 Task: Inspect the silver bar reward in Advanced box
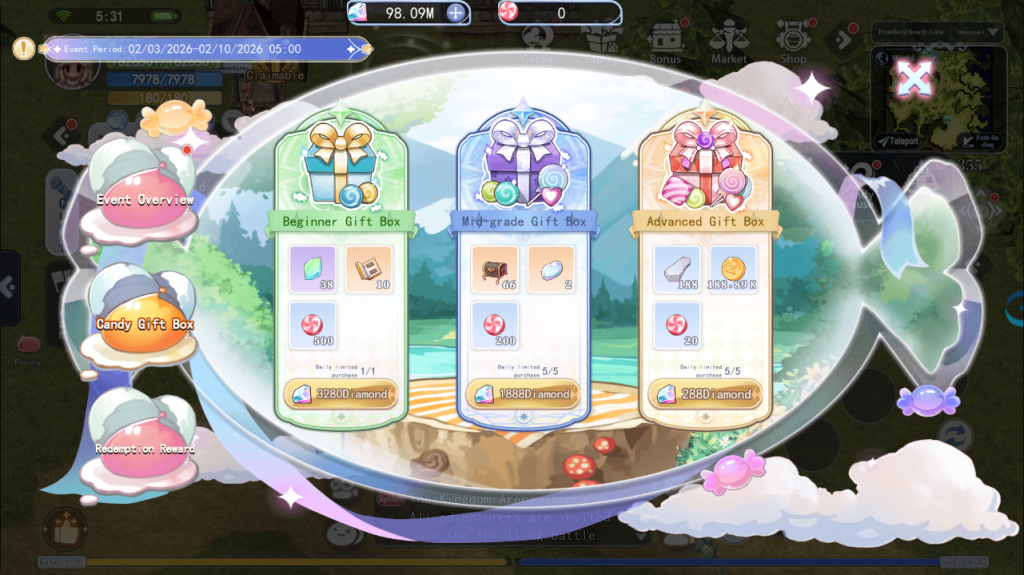677,270
